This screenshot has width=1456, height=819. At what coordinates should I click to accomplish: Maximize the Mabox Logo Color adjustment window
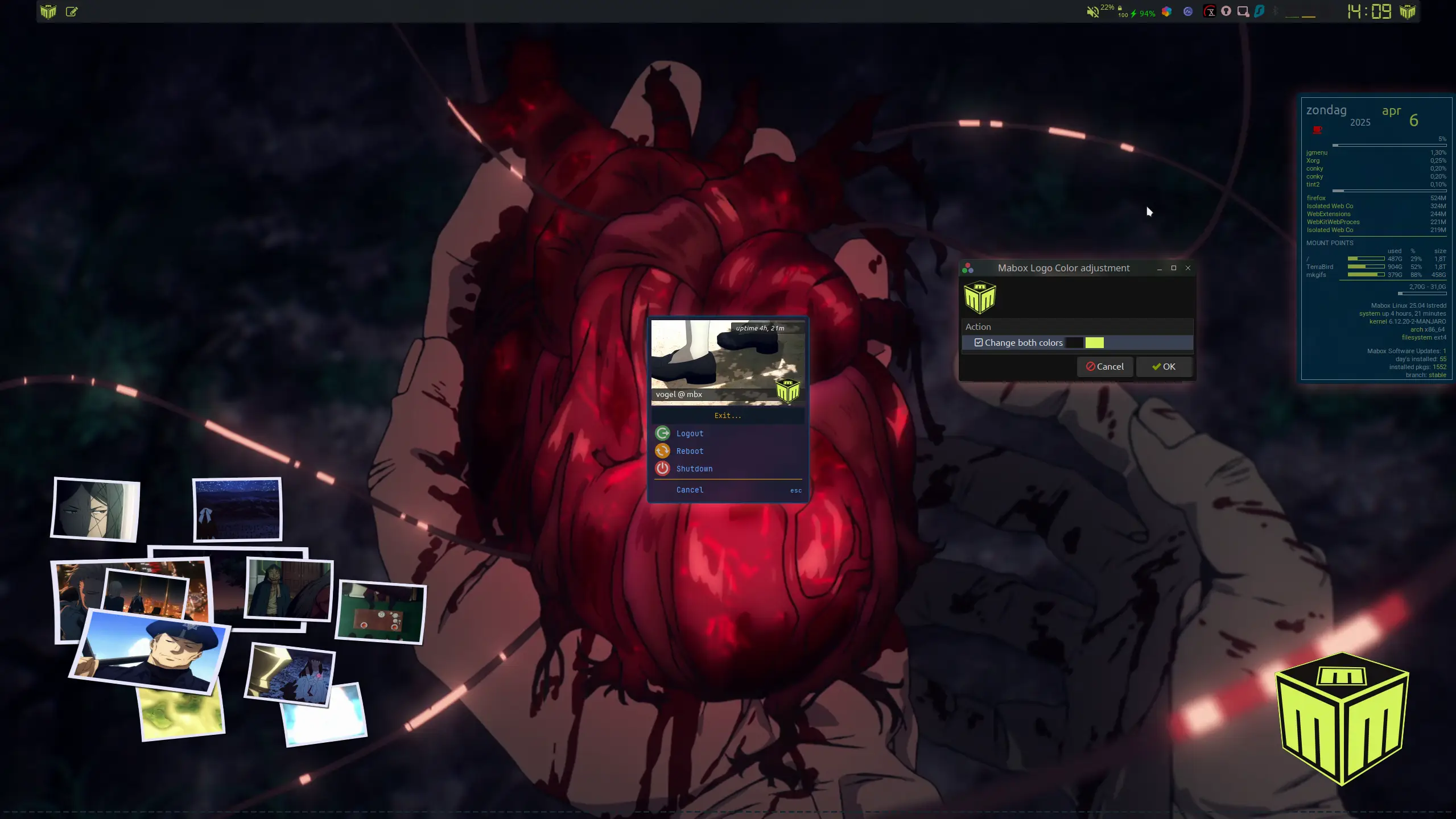click(1174, 268)
